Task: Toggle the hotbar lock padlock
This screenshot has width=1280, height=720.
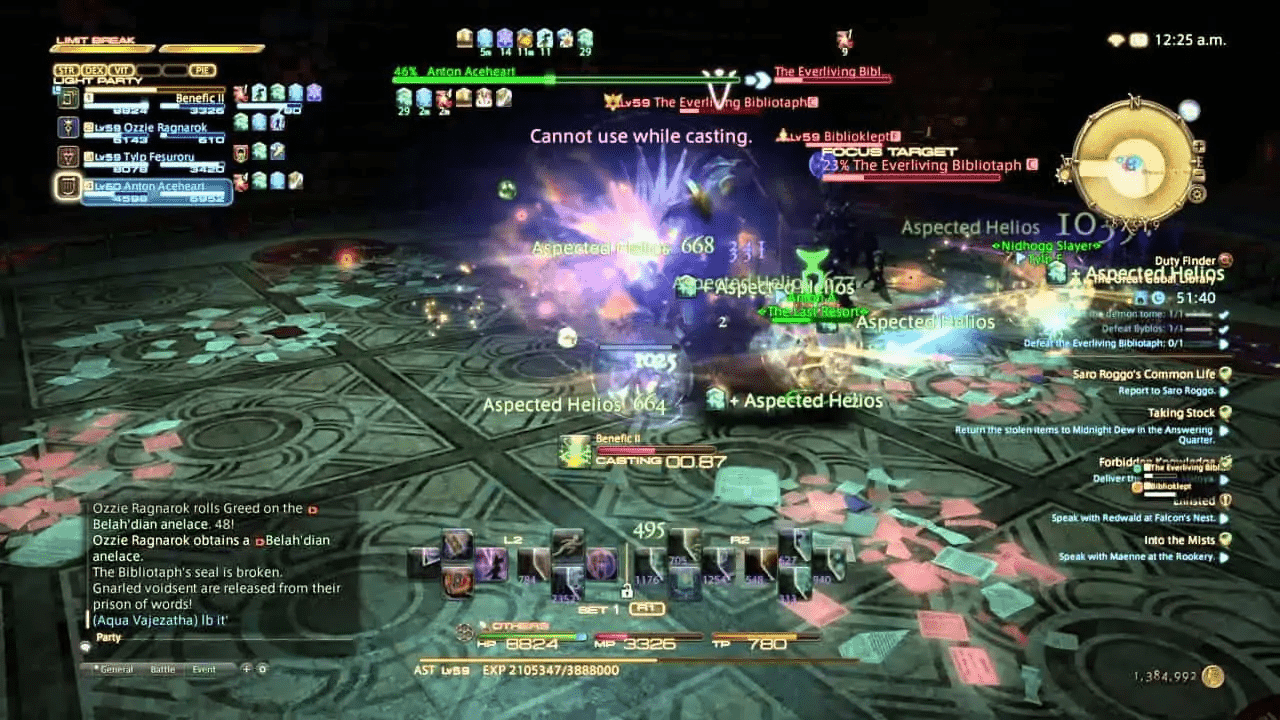Action: click(626, 591)
